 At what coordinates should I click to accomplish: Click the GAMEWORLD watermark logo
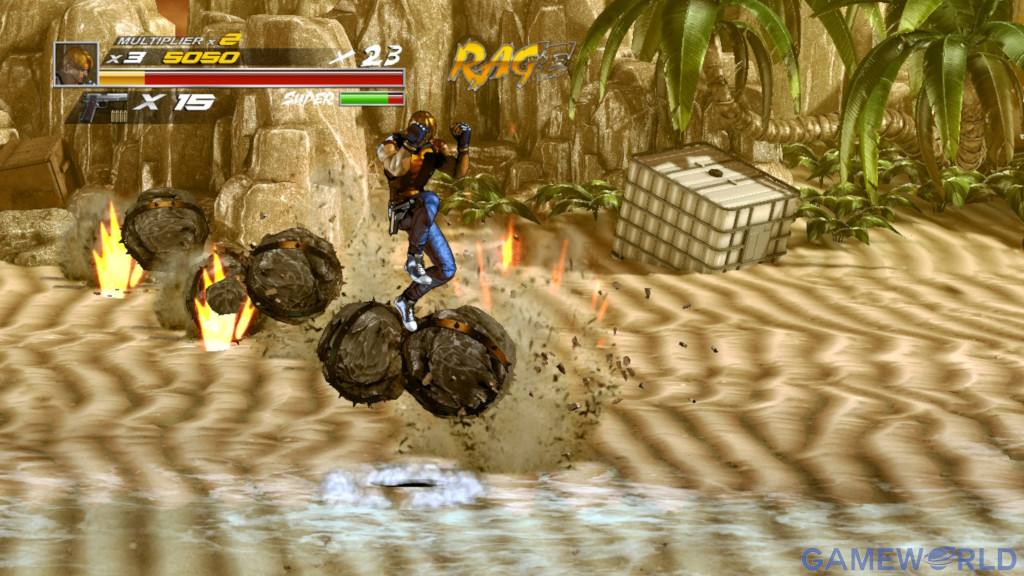(x=908, y=558)
